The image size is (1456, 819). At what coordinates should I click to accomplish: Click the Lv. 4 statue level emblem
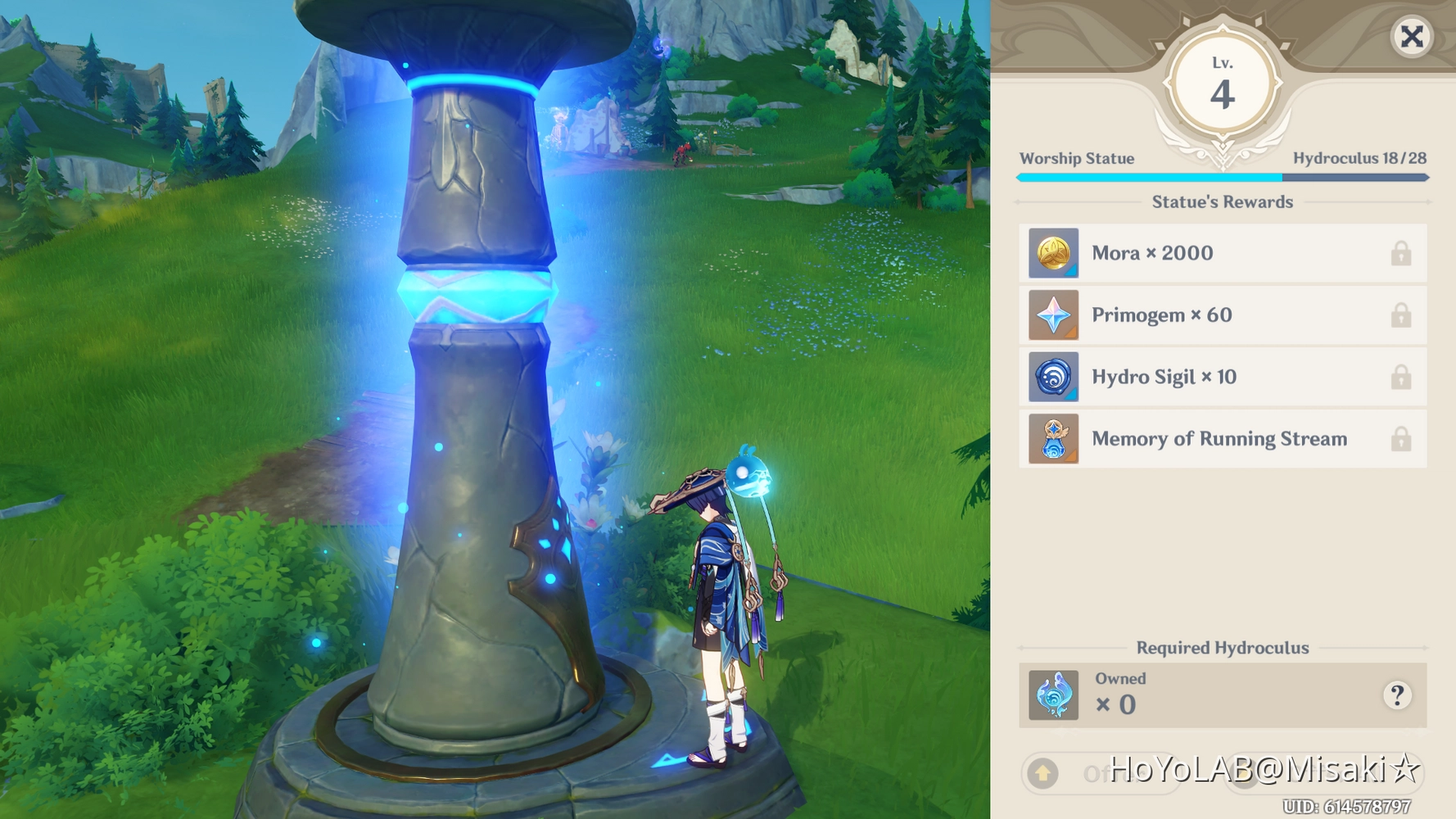coord(1223,82)
